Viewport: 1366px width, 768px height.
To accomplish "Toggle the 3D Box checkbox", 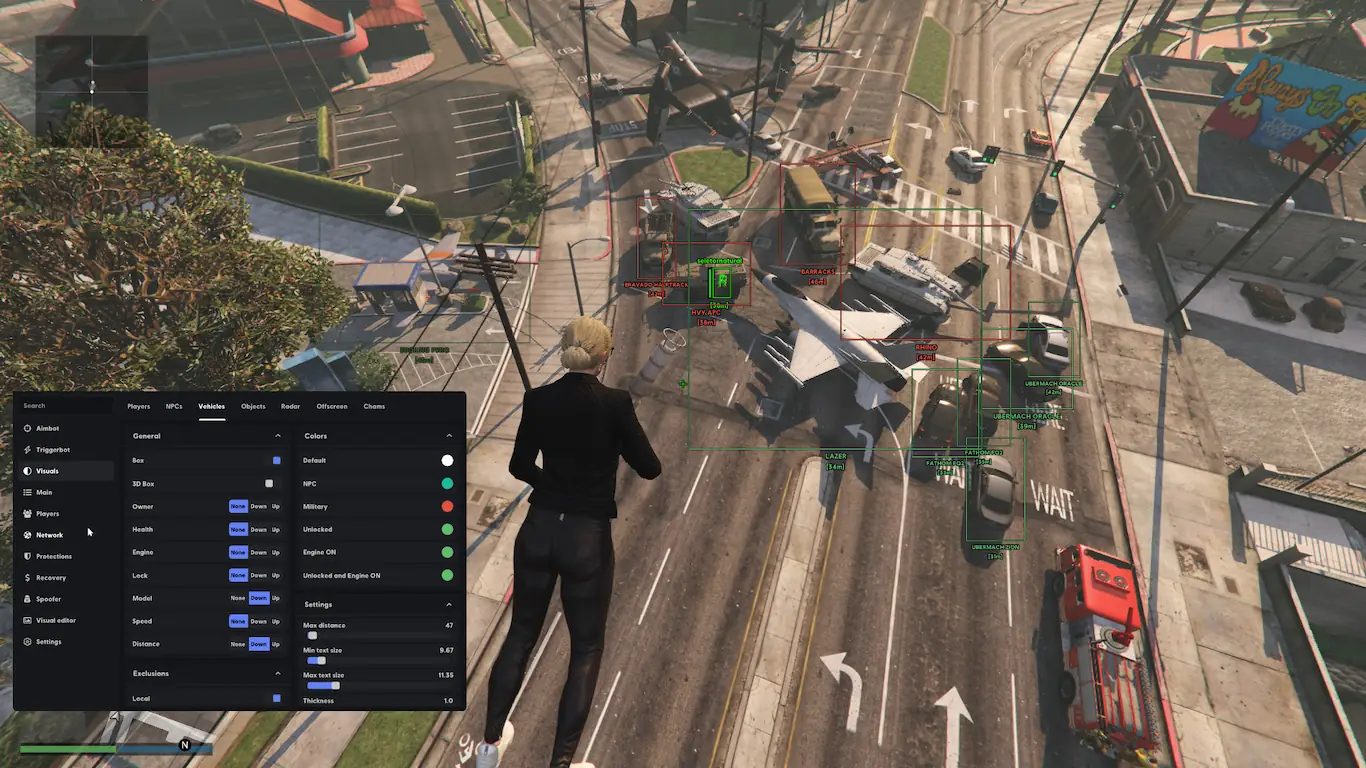I will 269,484.
